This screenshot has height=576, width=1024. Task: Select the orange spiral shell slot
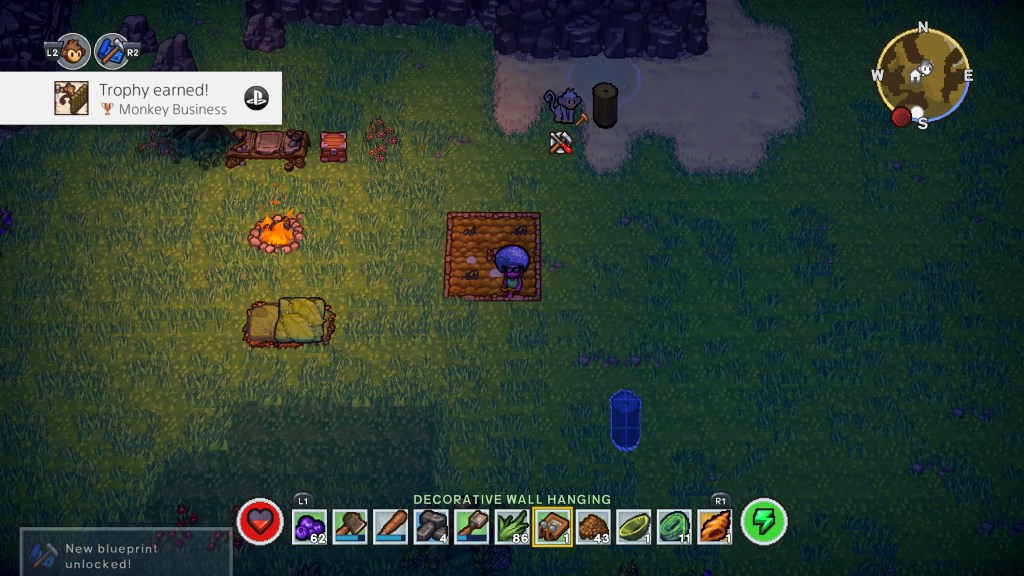click(715, 525)
